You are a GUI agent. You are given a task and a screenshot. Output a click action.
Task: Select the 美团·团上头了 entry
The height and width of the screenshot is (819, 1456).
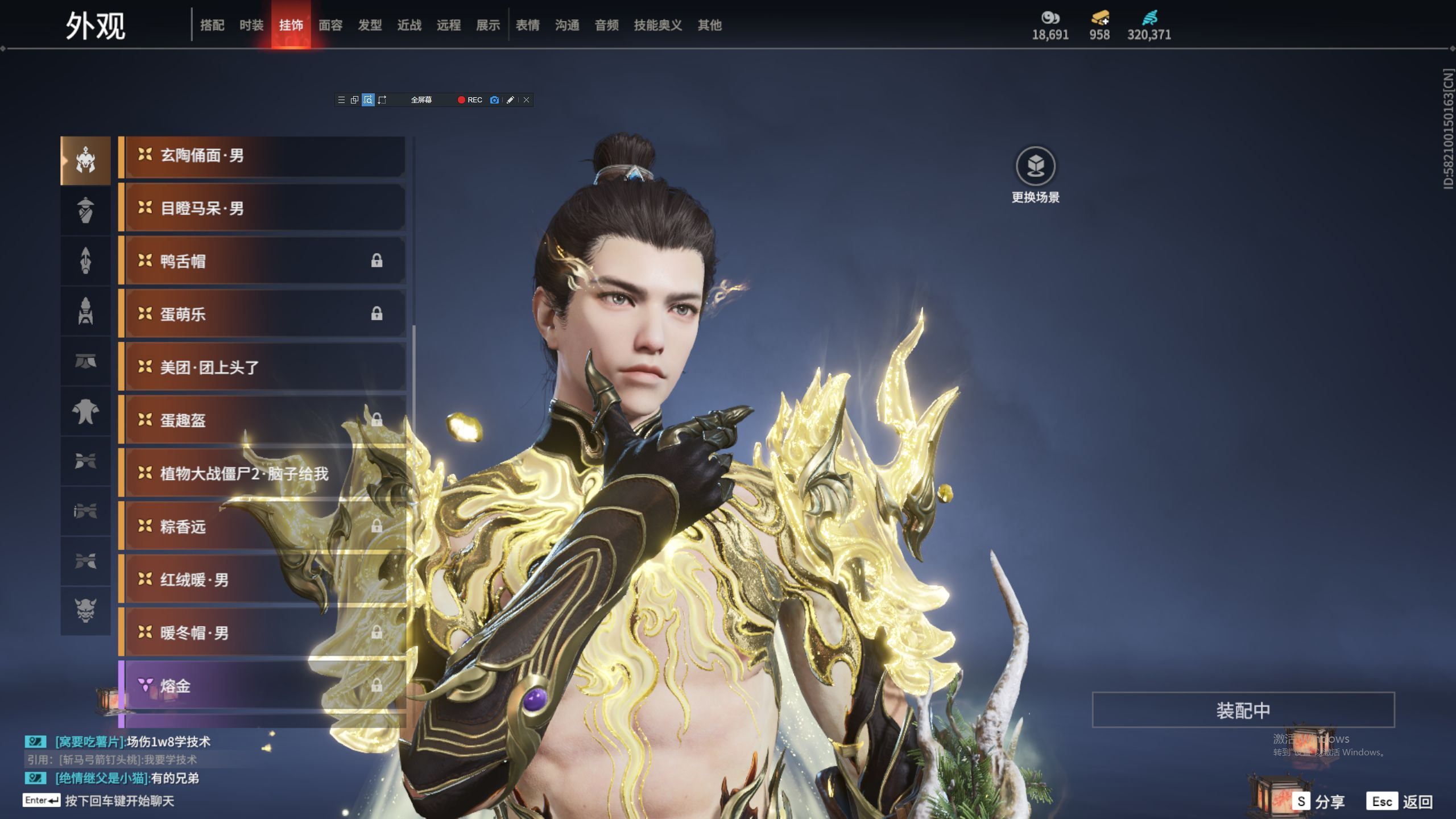point(263,367)
